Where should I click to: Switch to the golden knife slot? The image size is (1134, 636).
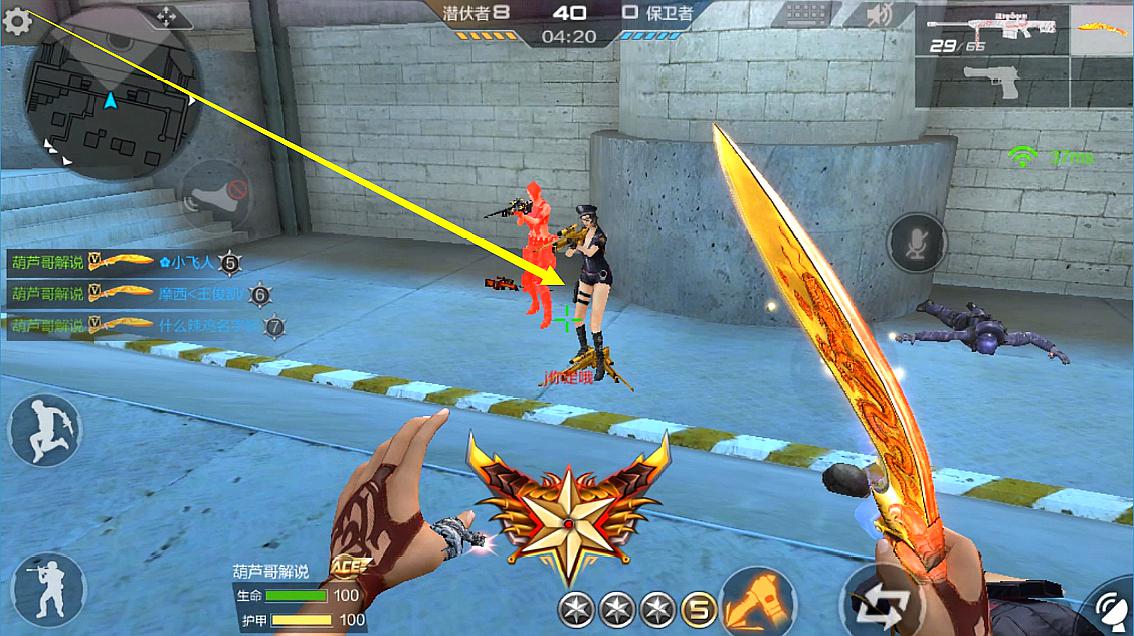click(x=1100, y=28)
